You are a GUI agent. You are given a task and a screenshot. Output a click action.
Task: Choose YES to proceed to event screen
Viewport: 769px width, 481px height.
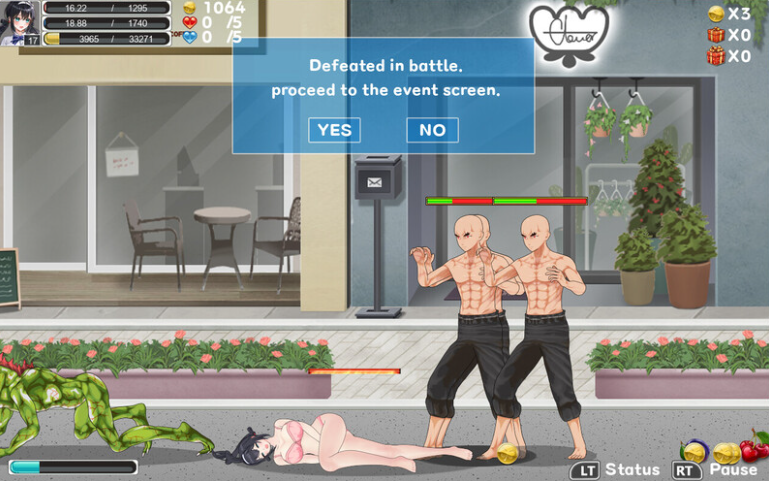[334, 130]
